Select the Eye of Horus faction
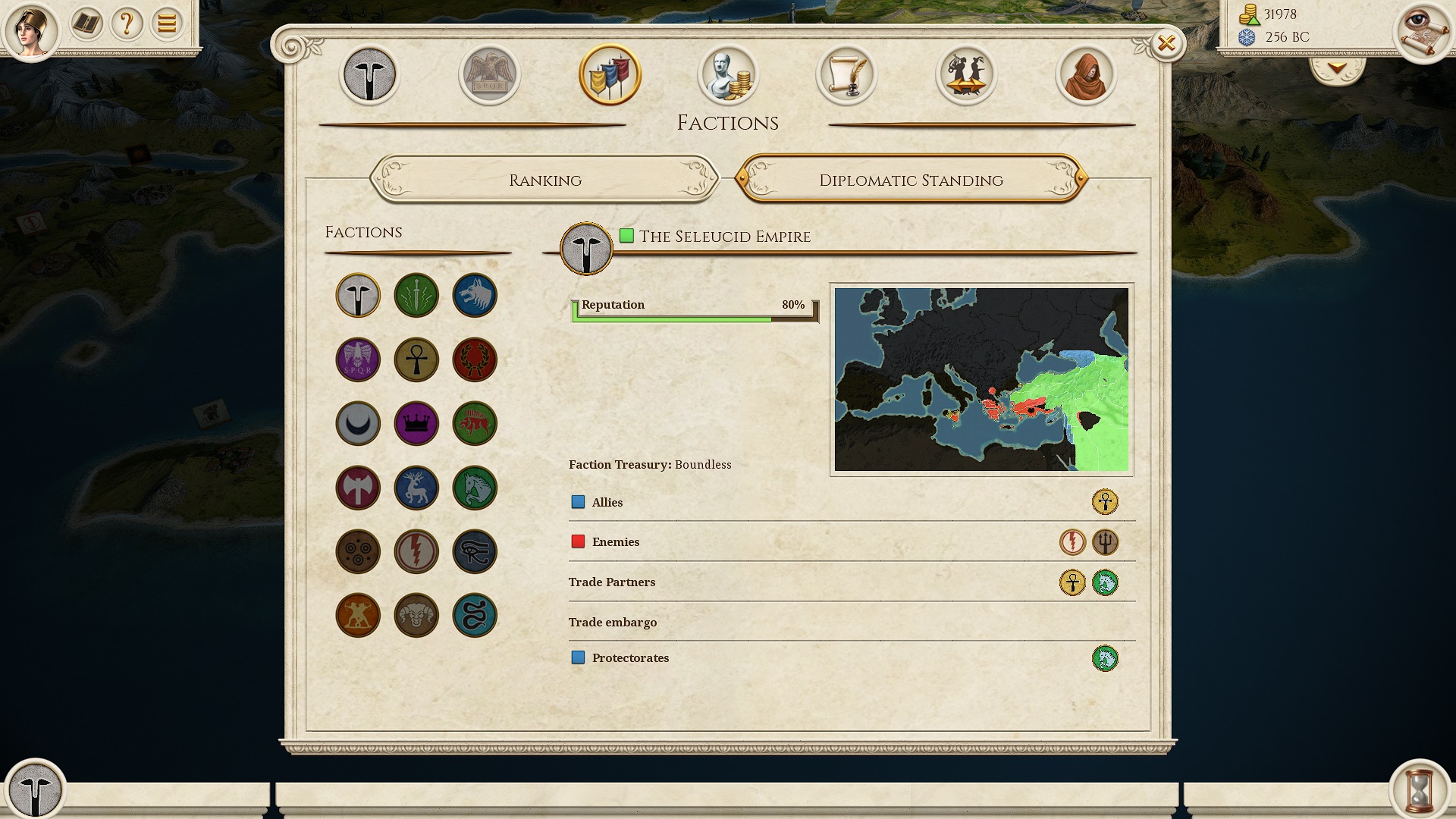1456x819 pixels. (x=475, y=551)
